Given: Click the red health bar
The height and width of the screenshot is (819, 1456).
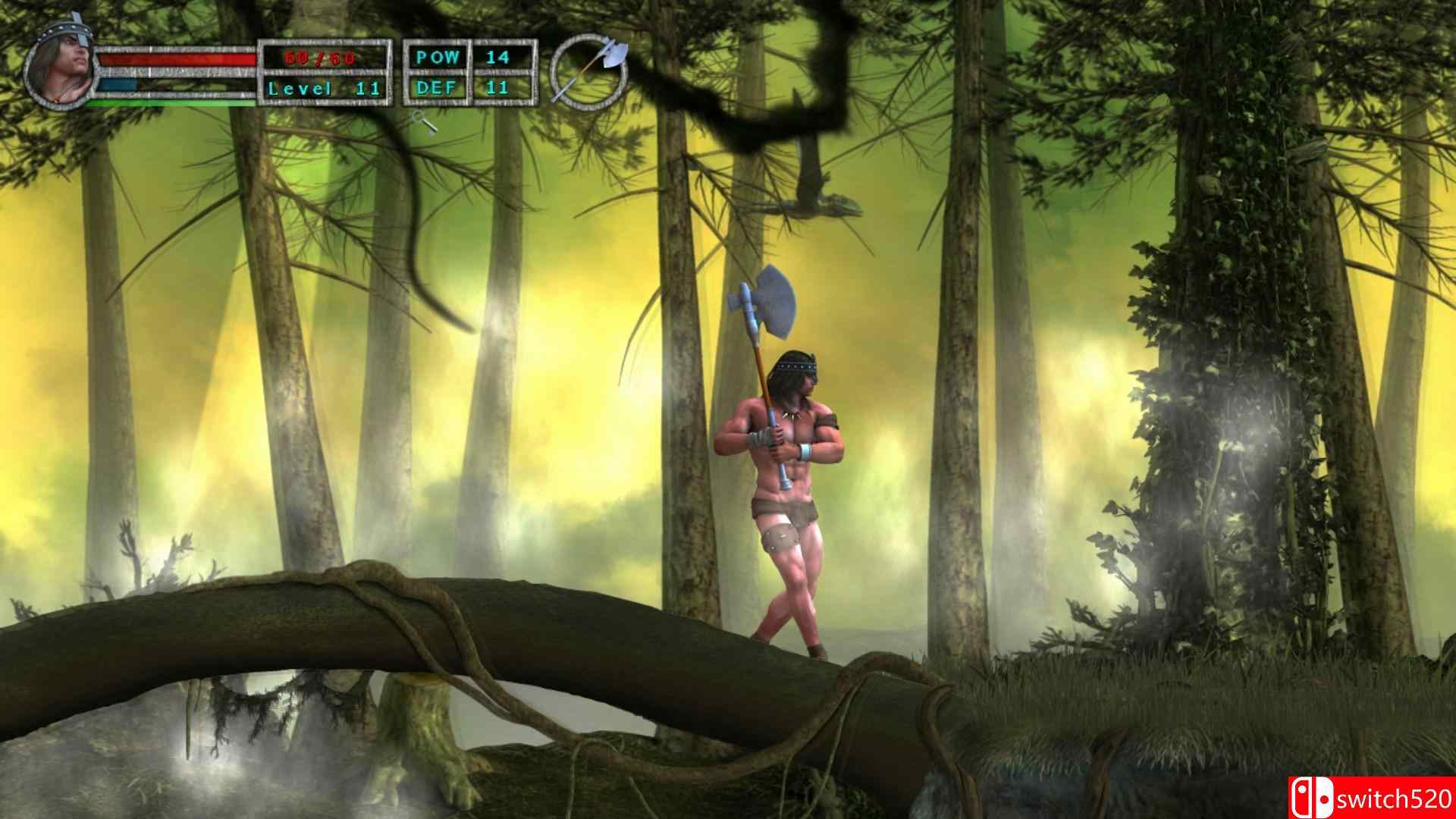Looking at the screenshot, I should (174, 59).
